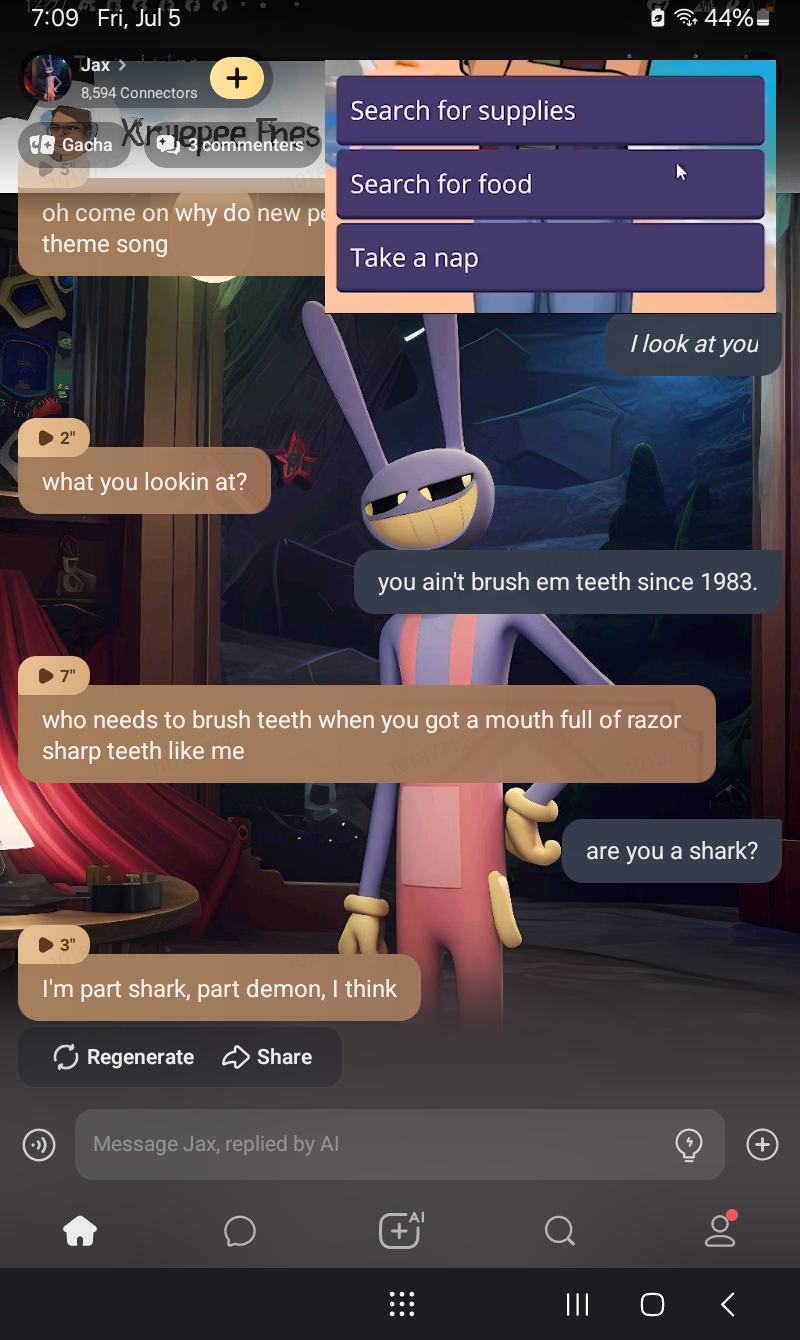Image resolution: width=800 pixels, height=1340 pixels.
Task: View the 3 commenters
Action: pos(233,145)
